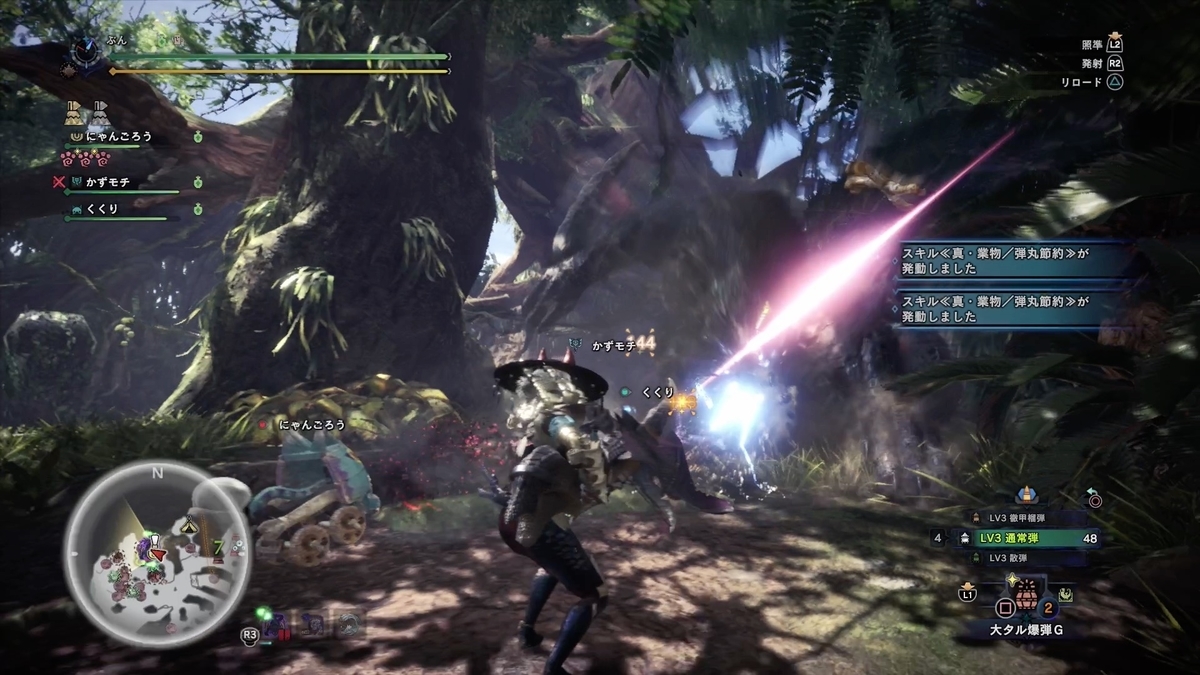Click the first armor buff status icon

tap(74, 112)
